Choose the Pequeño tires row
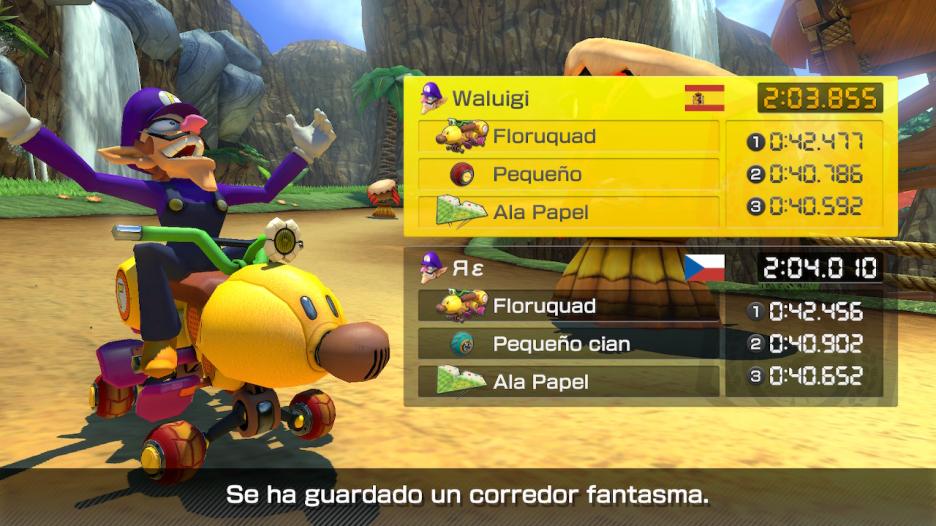 [568, 174]
